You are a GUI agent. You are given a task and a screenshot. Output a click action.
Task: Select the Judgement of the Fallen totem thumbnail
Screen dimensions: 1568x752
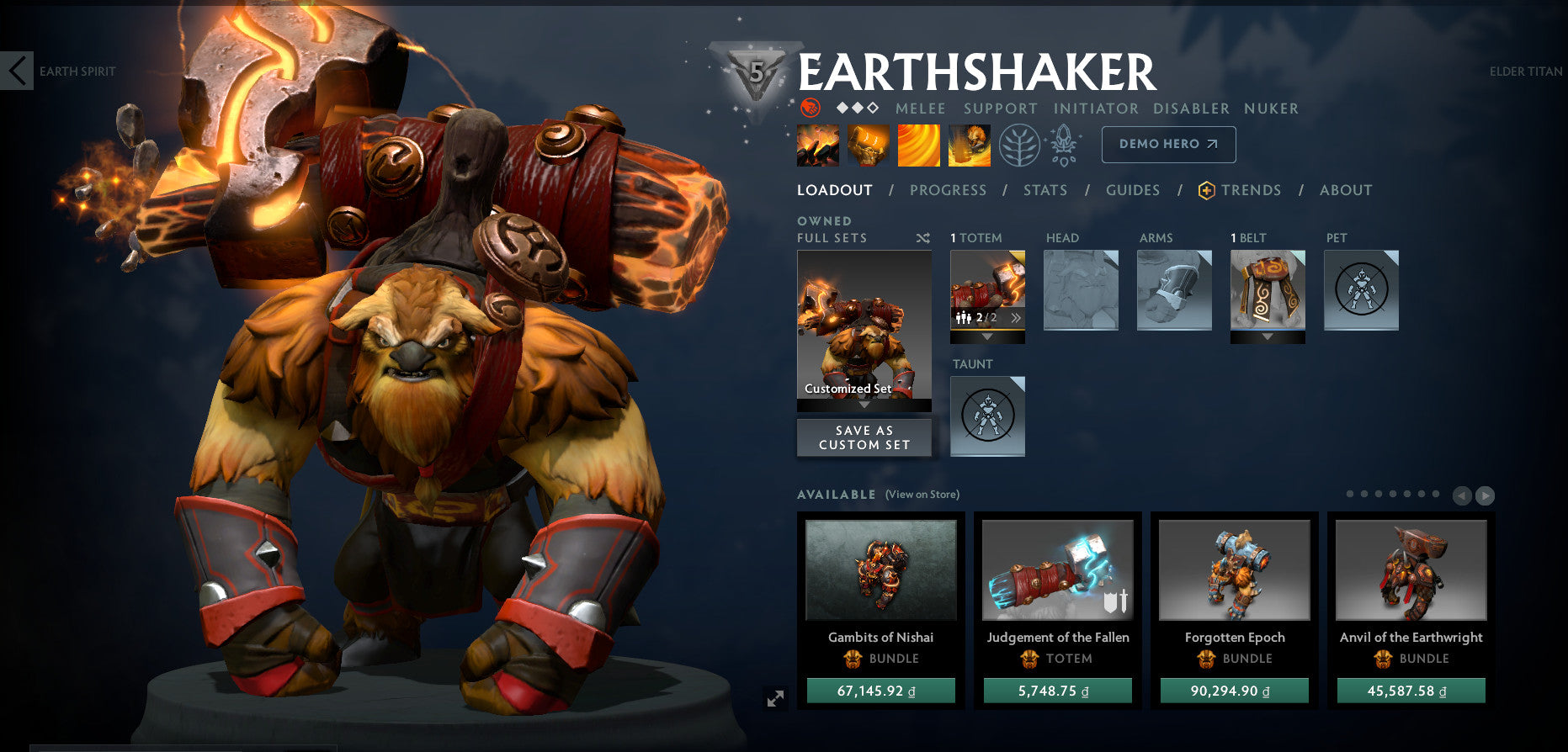pyautogui.click(x=1057, y=569)
